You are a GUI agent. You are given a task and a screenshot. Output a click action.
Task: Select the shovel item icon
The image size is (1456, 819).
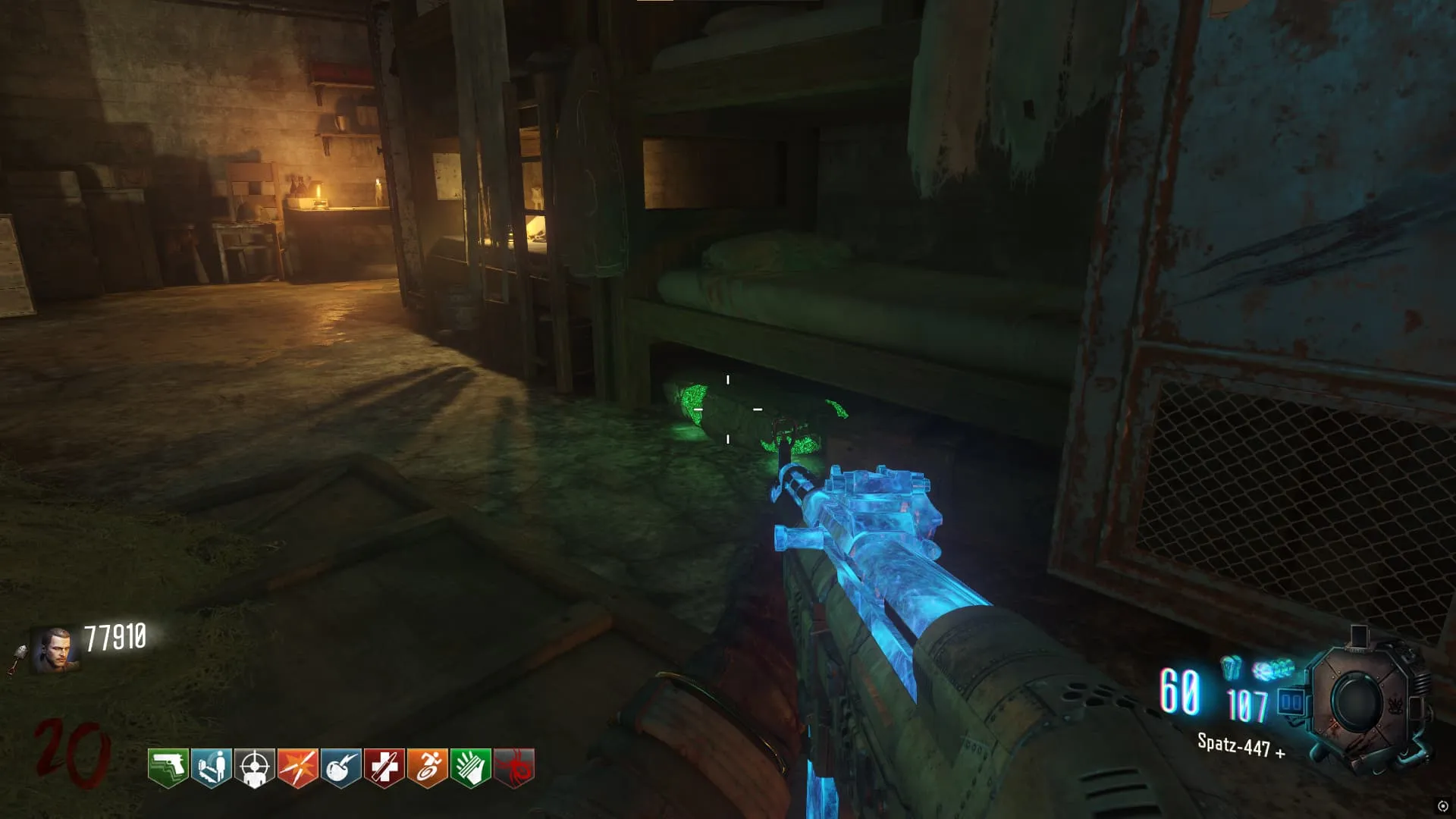coord(17,658)
